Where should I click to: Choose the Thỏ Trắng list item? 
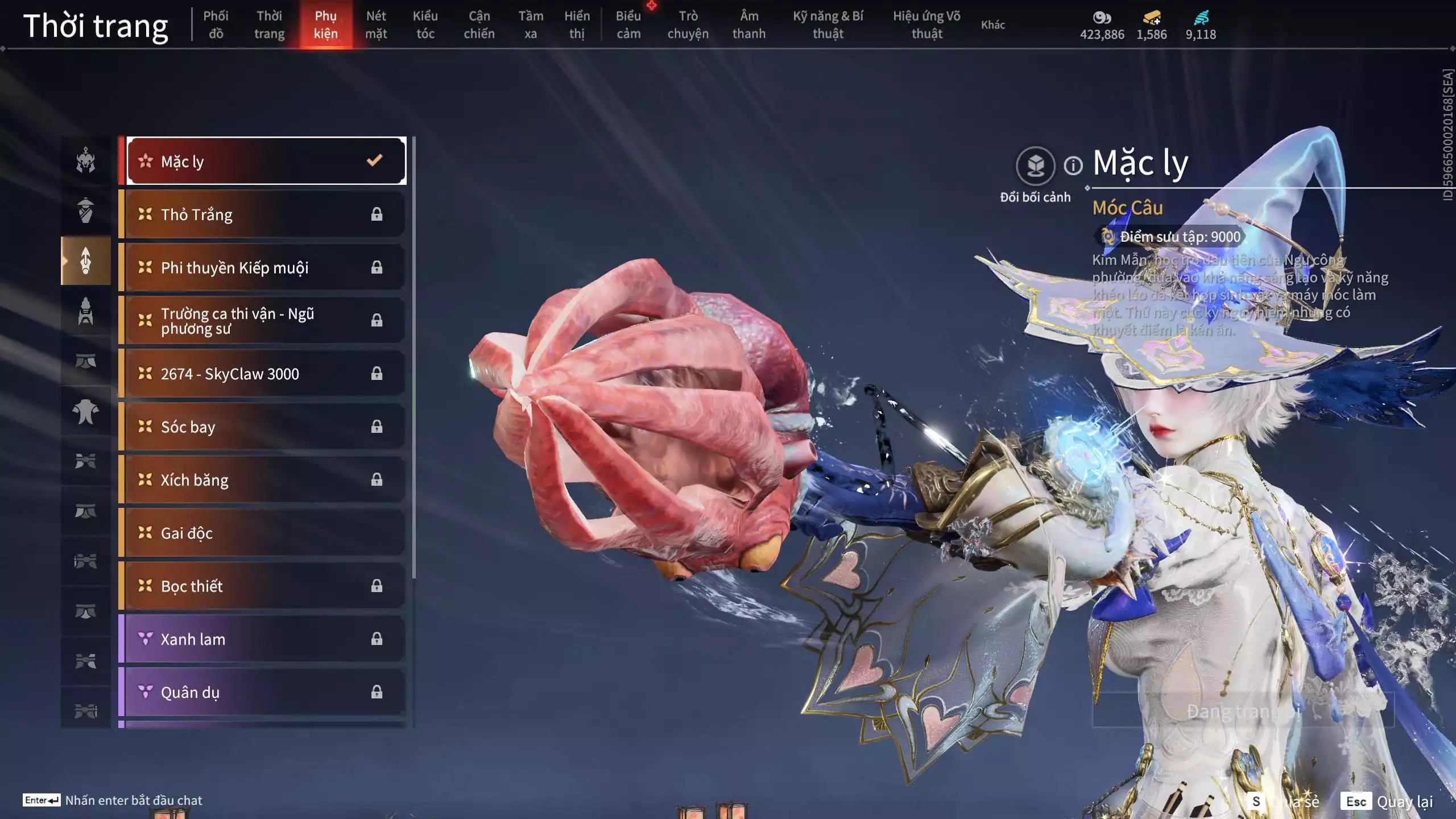266,214
